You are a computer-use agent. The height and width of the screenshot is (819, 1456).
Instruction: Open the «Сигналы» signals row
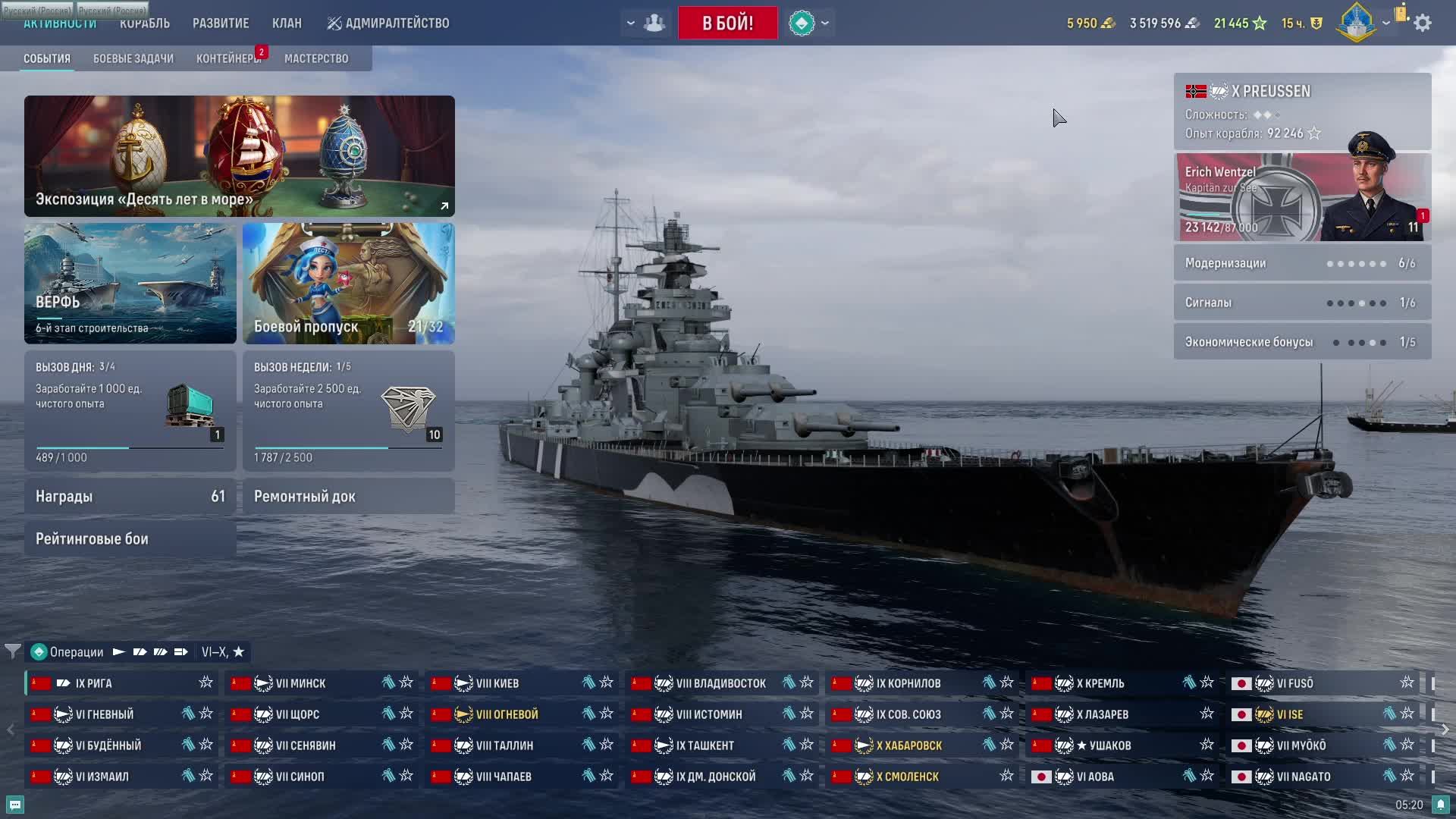[x=1302, y=303]
